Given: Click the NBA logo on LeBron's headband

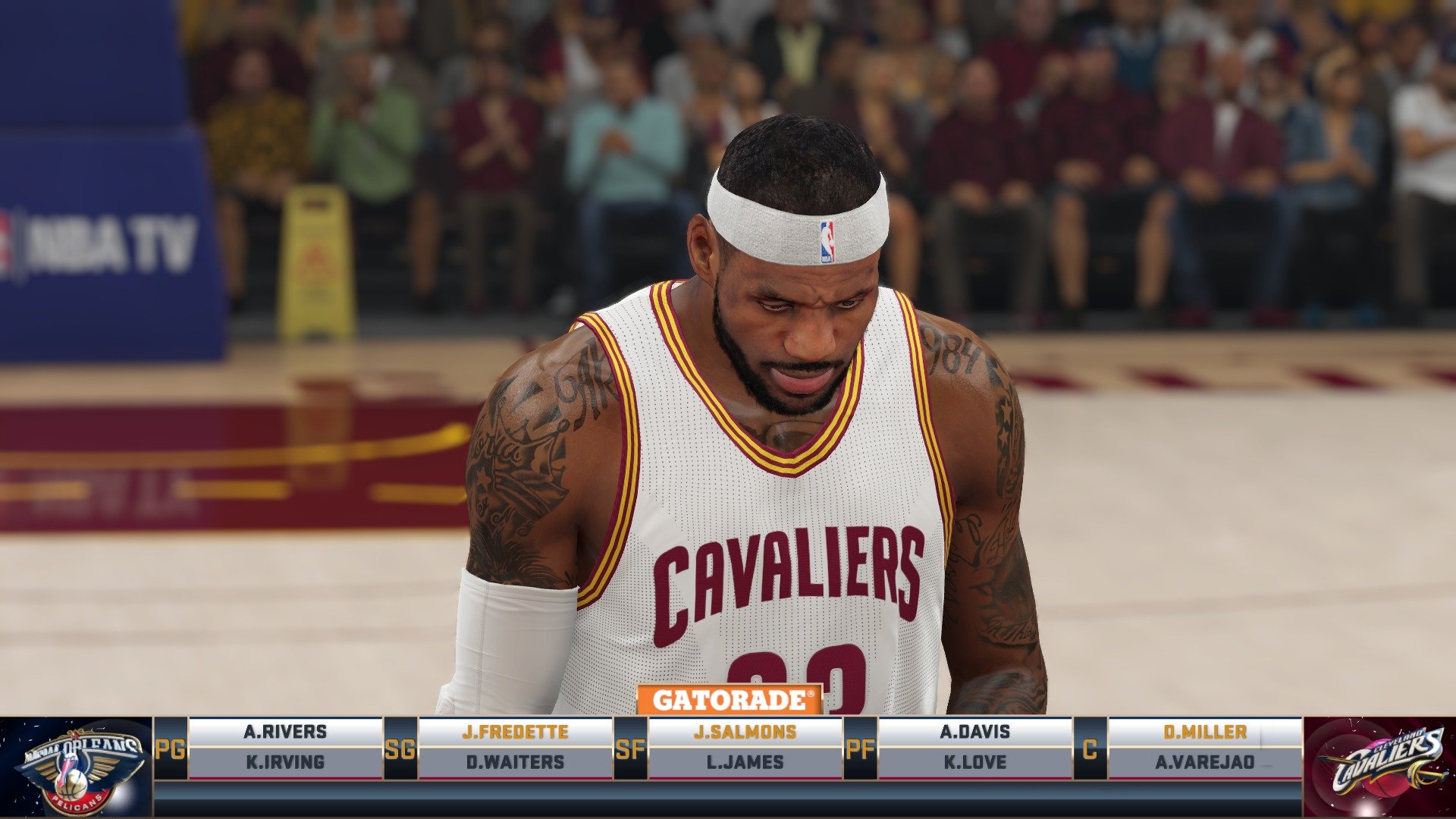Looking at the screenshot, I should 827,241.
